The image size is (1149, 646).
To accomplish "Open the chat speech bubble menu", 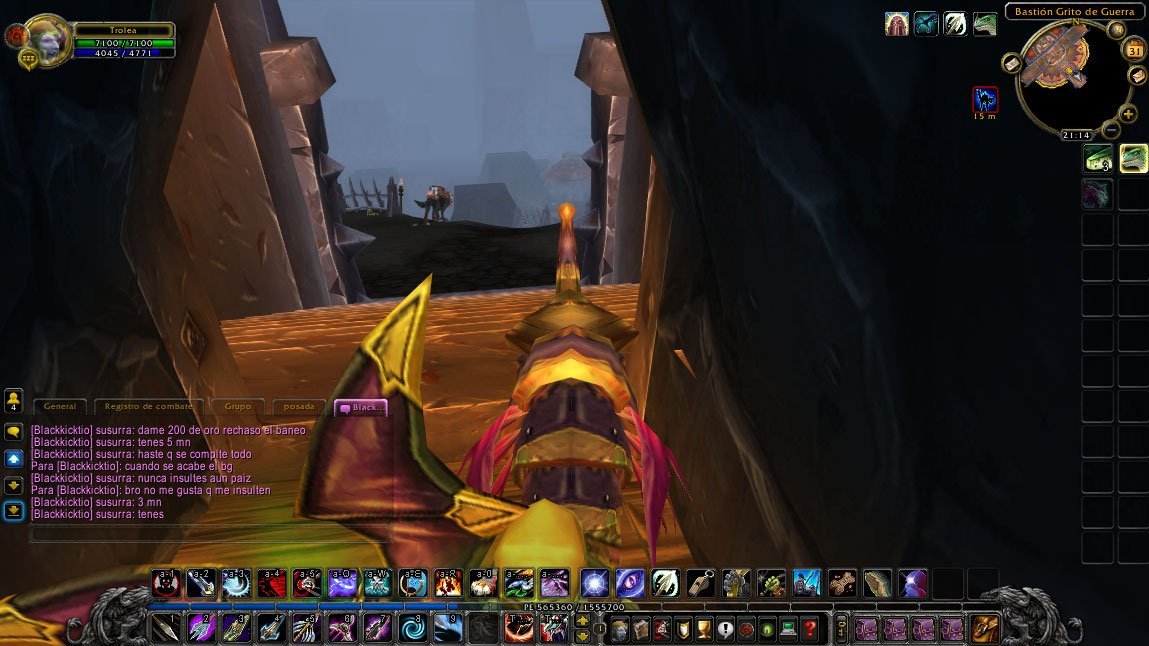I will pyautogui.click(x=14, y=432).
